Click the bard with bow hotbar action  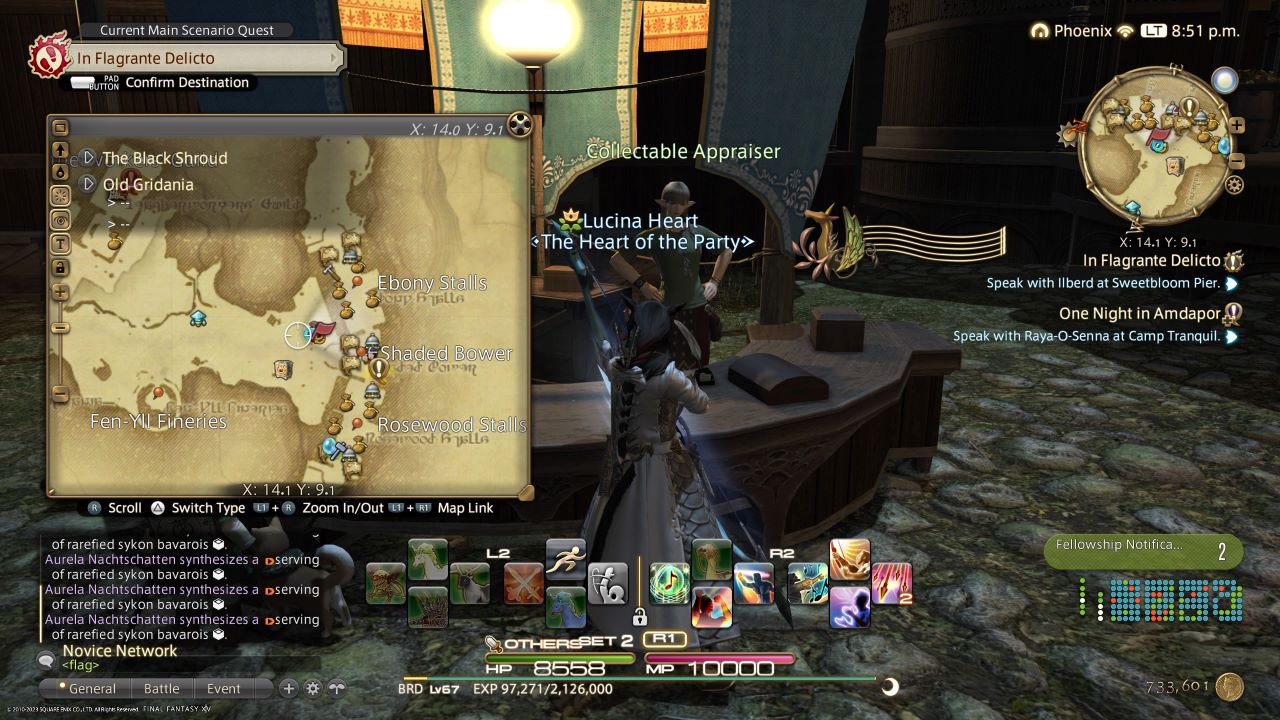coord(608,585)
